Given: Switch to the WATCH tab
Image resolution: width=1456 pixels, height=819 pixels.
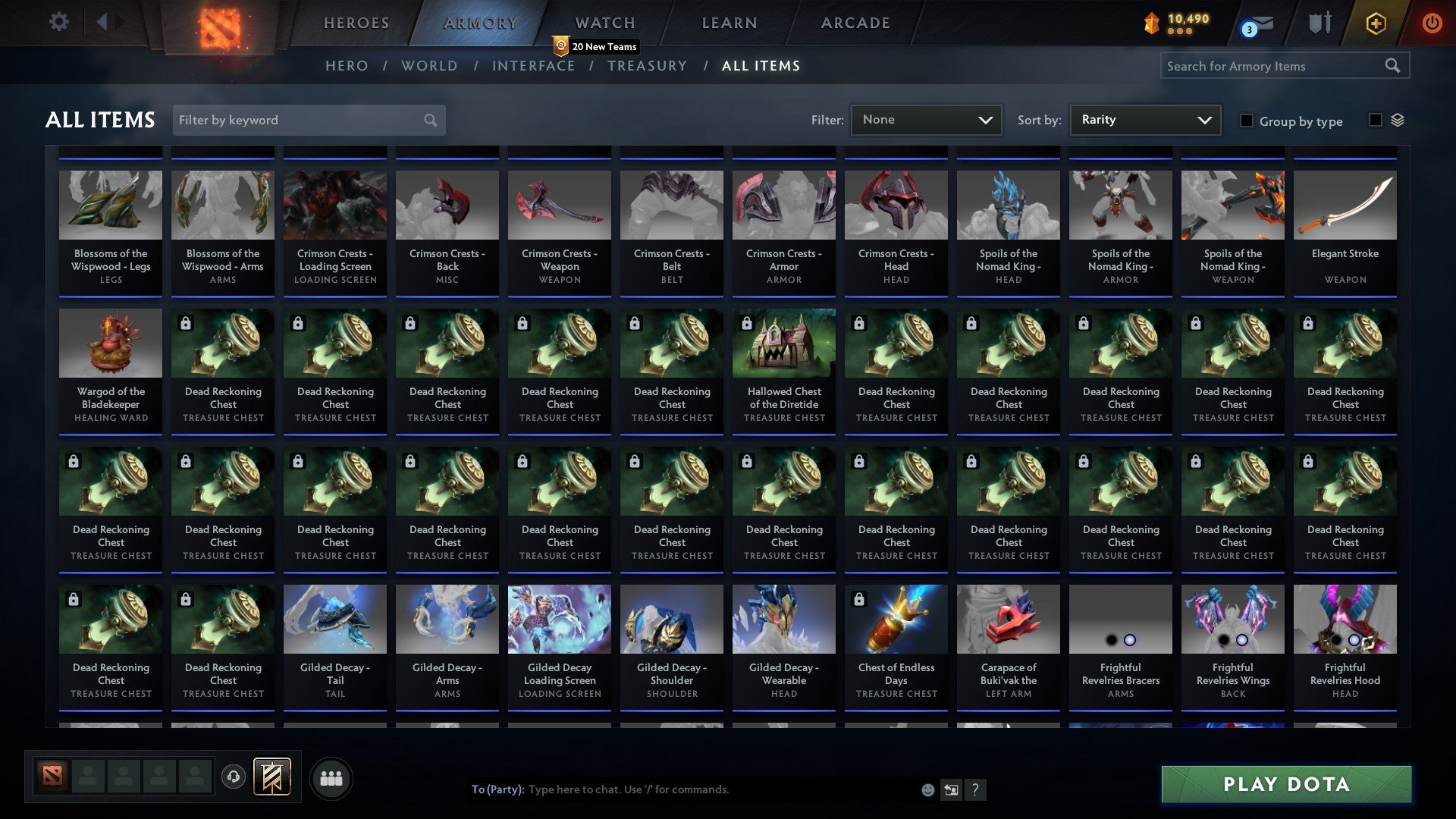Looking at the screenshot, I should point(604,23).
